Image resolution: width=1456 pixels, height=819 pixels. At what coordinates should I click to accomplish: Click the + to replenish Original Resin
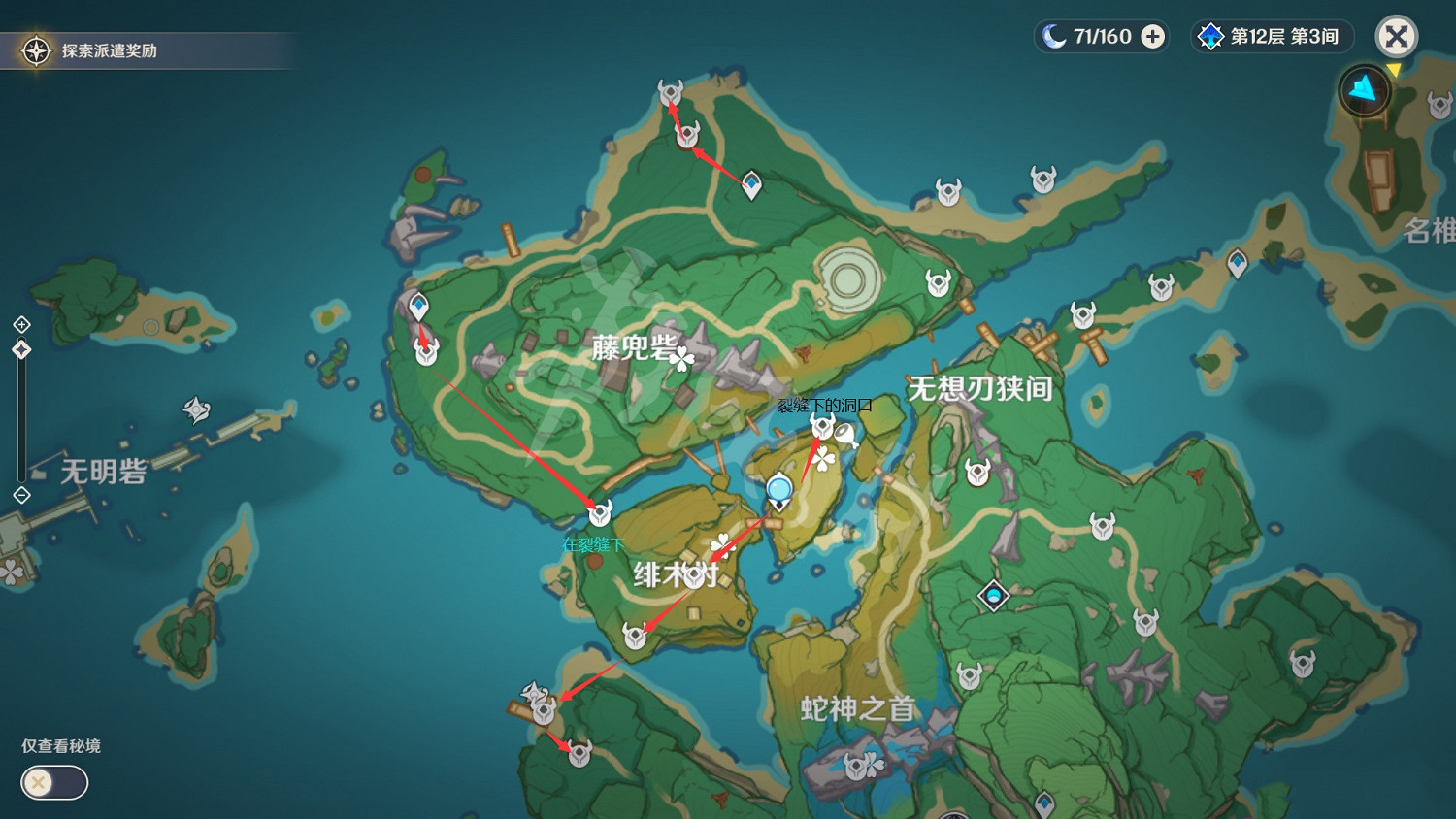point(1151,36)
